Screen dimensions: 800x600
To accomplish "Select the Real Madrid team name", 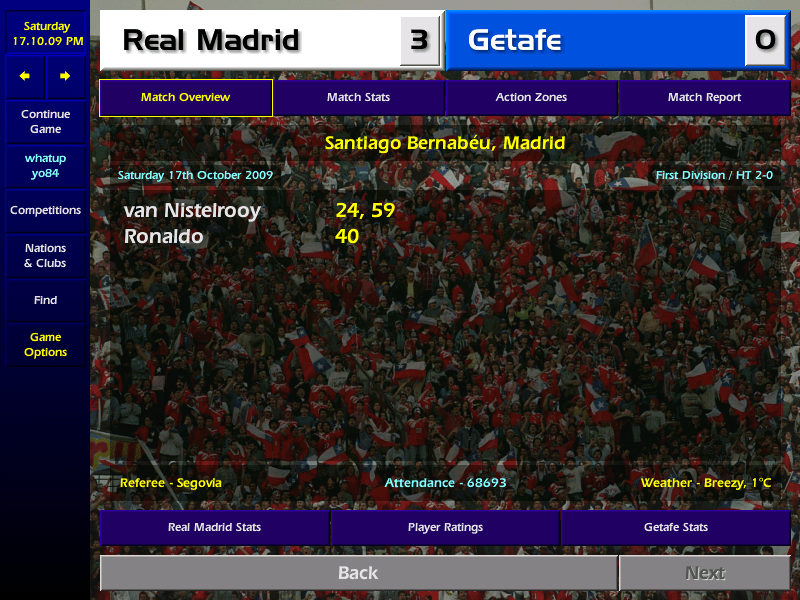I will 211,41.
